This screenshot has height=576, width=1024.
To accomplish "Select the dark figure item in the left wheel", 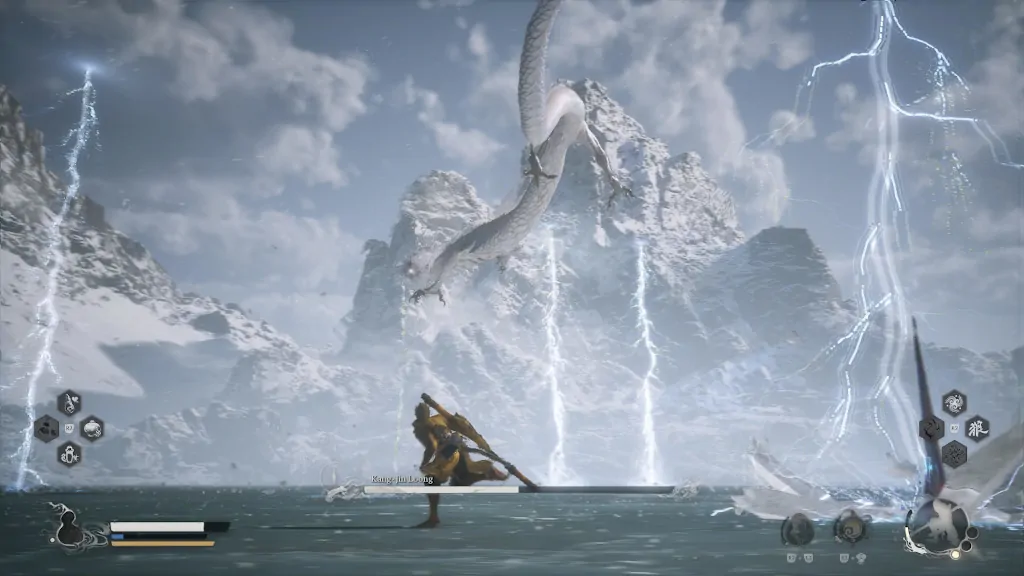I will [46, 429].
